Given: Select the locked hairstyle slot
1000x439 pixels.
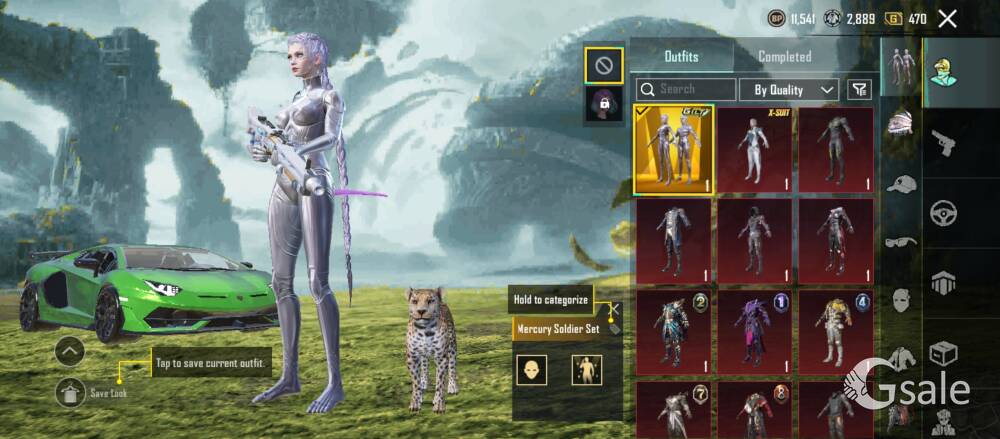Looking at the screenshot, I should (x=604, y=105).
